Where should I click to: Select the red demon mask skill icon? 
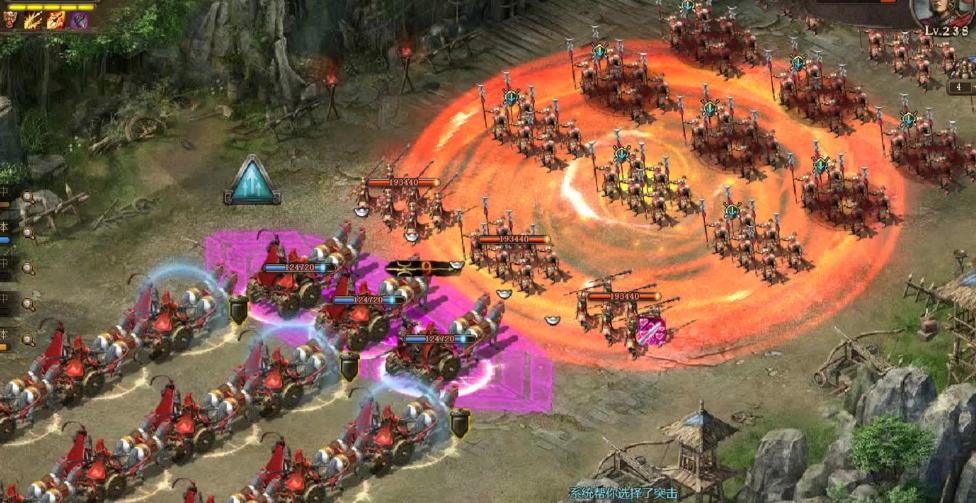click(x=11, y=19)
